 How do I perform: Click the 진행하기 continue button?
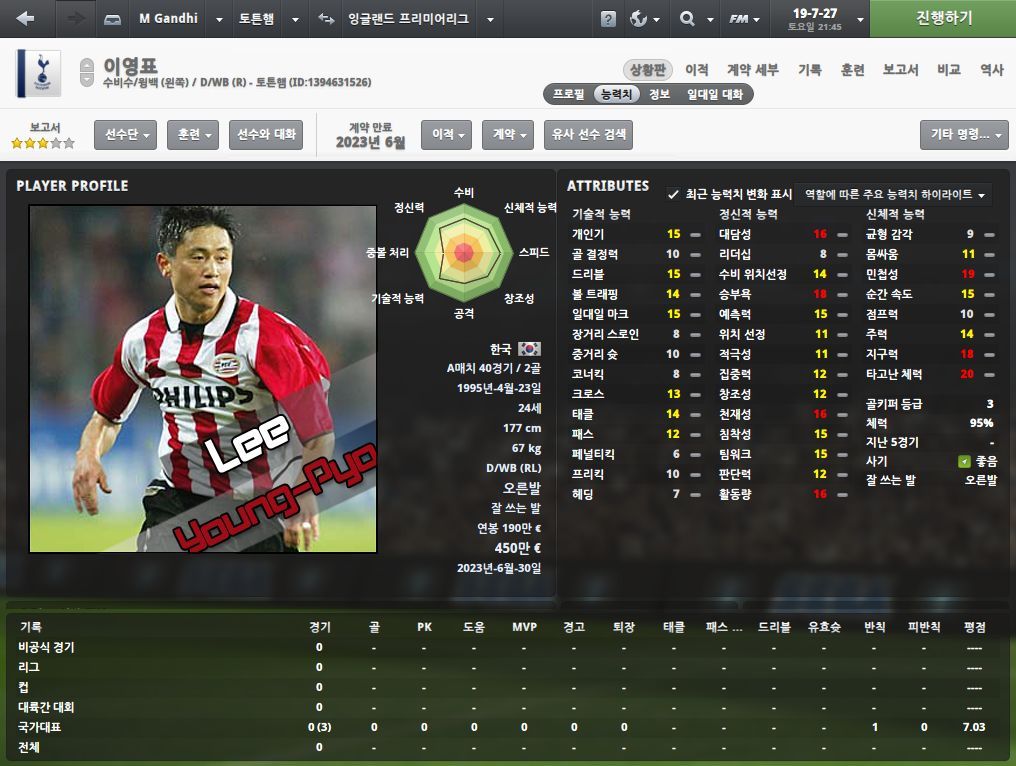pyautogui.click(x=942, y=18)
